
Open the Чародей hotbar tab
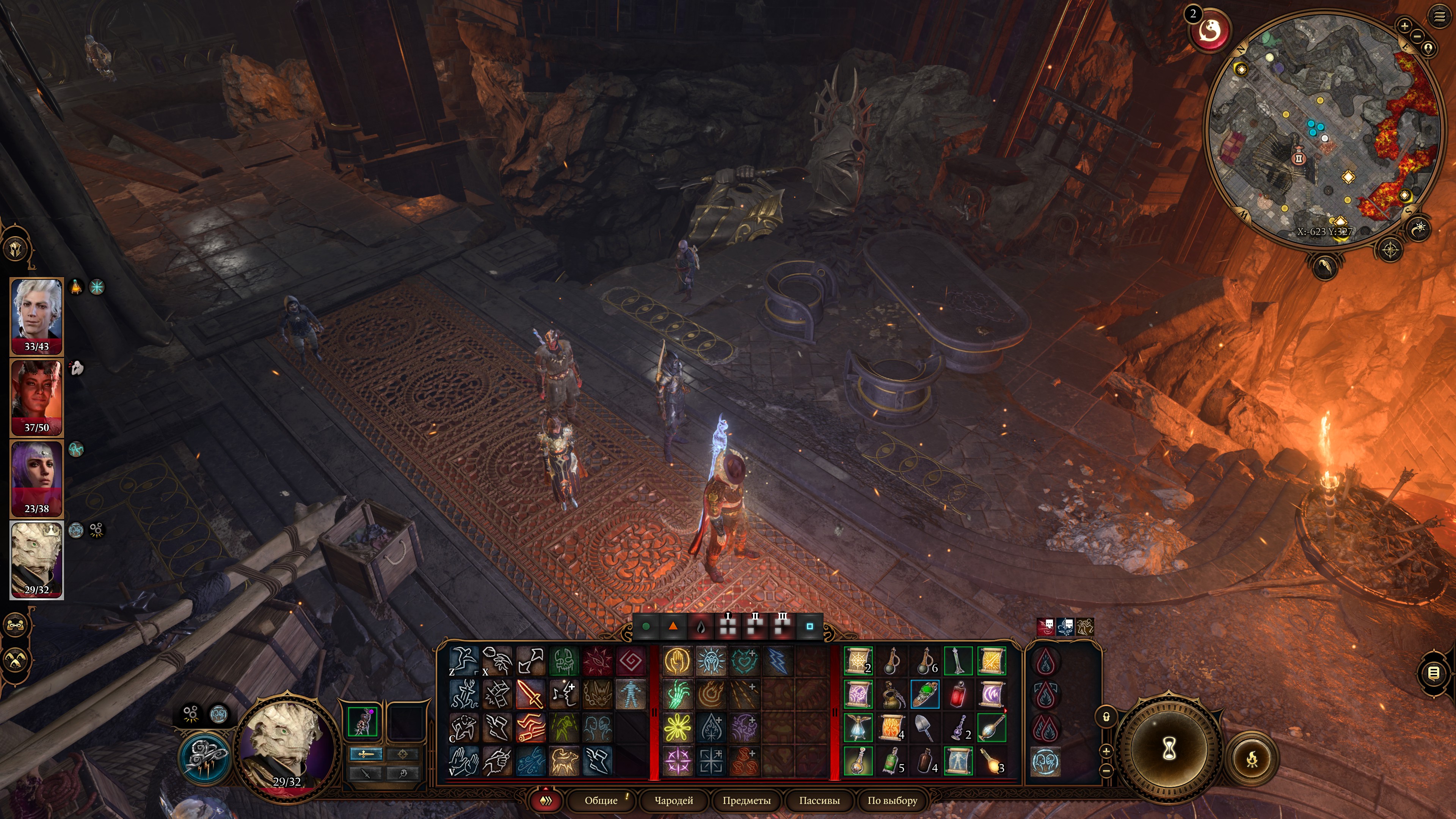click(673, 800)
